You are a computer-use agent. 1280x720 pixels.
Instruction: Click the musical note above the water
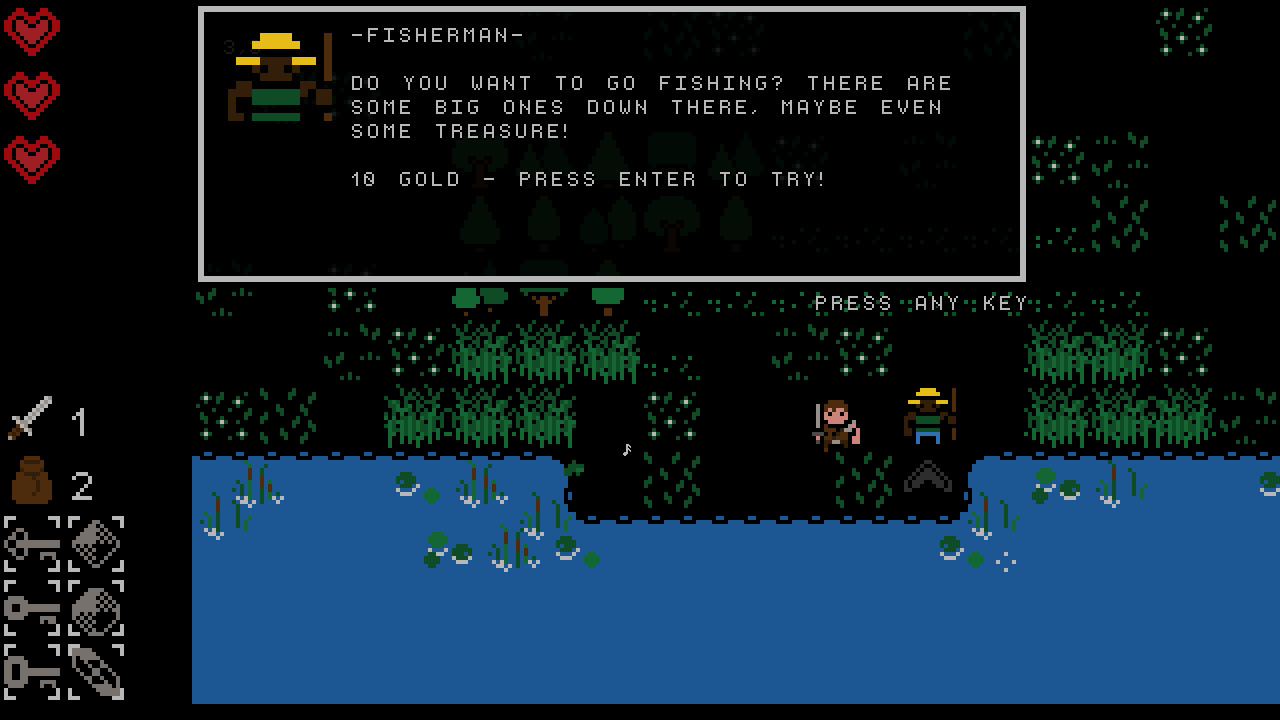626,450
